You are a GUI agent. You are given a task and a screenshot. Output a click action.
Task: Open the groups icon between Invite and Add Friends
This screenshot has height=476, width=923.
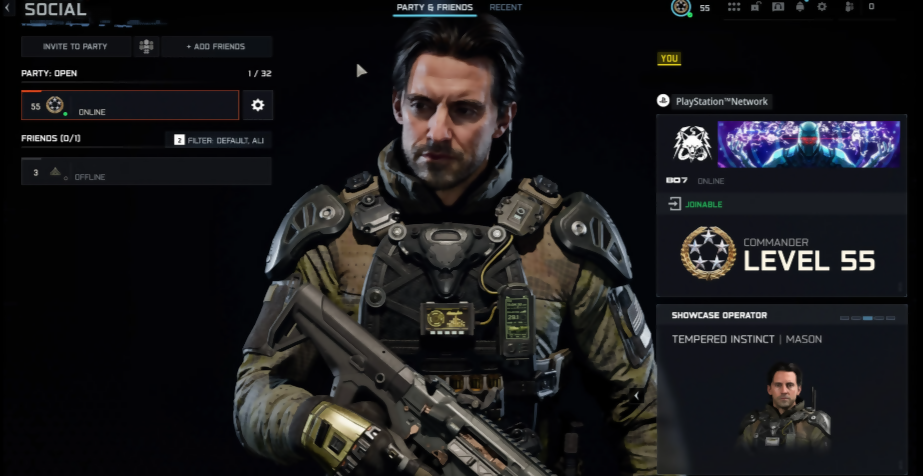[147, 47]
